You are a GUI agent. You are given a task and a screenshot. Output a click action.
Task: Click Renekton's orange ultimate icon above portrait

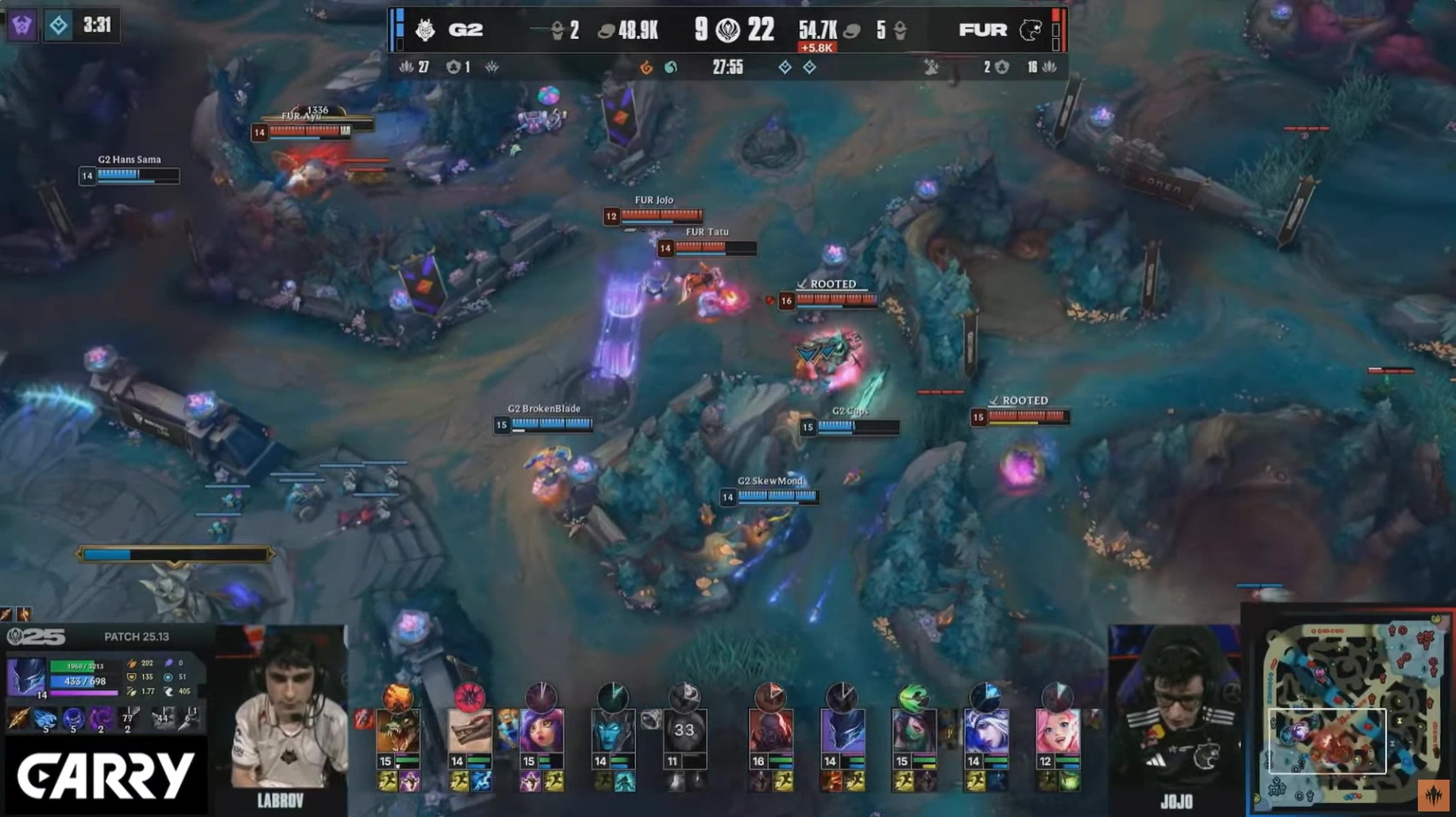coord(397,697)
